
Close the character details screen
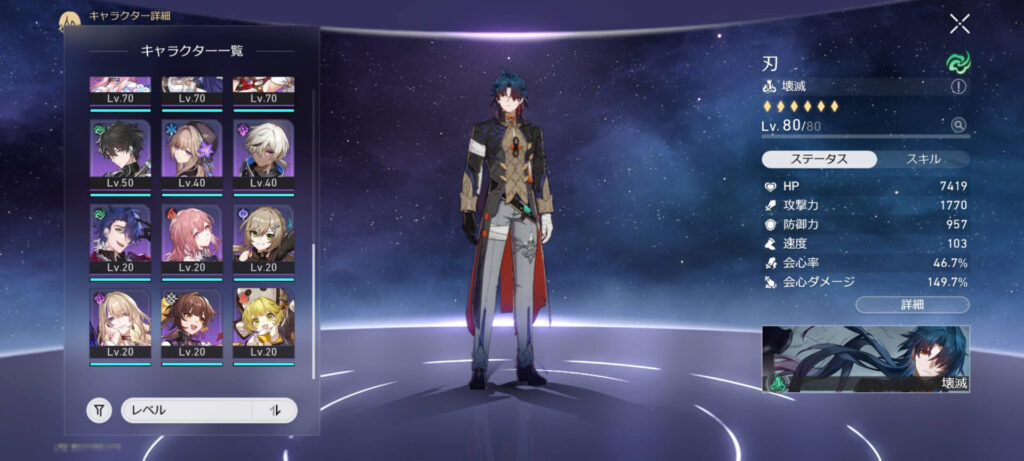(959, 24)
